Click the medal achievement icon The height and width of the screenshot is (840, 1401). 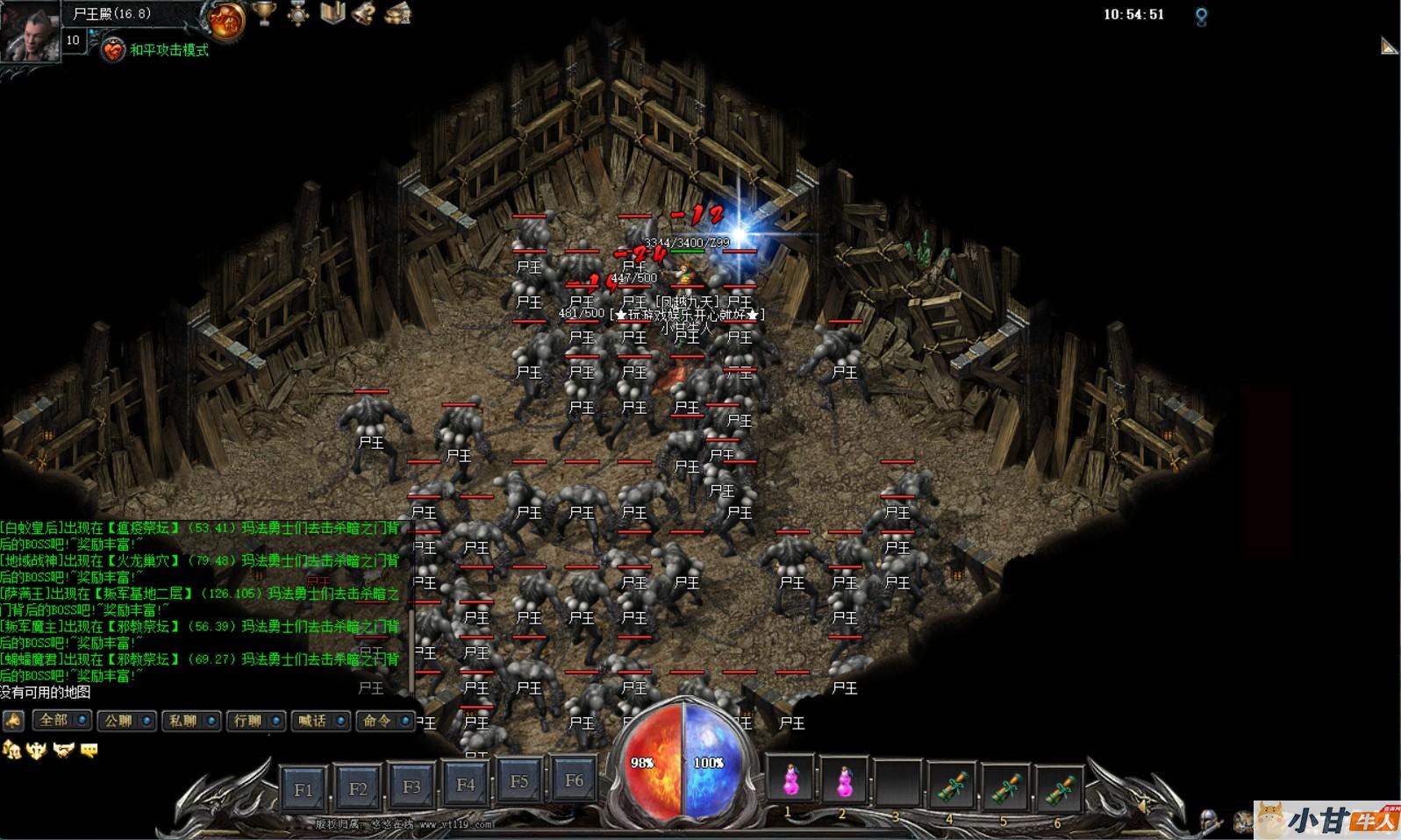[x=298, y=13]
